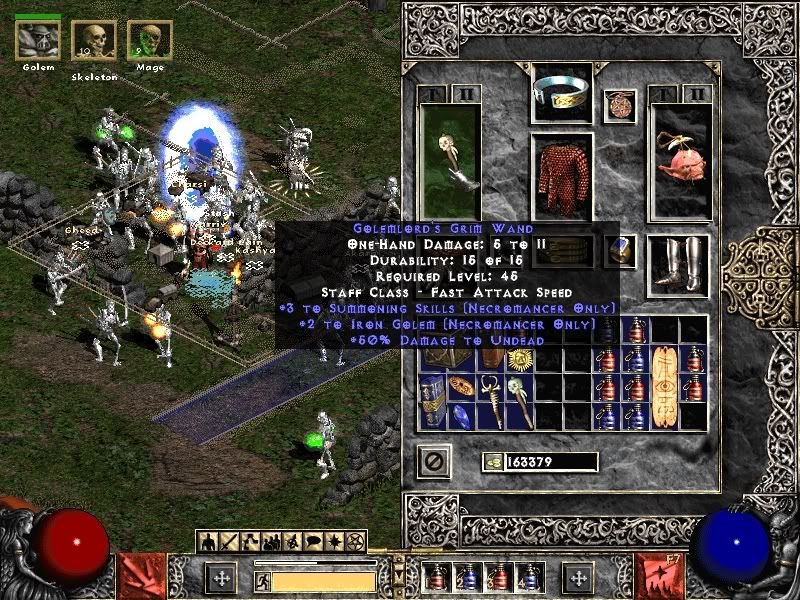This screenshot has height=600, width=800.
Task: Pick up the red chain body armor
Action: pos(561,174)
